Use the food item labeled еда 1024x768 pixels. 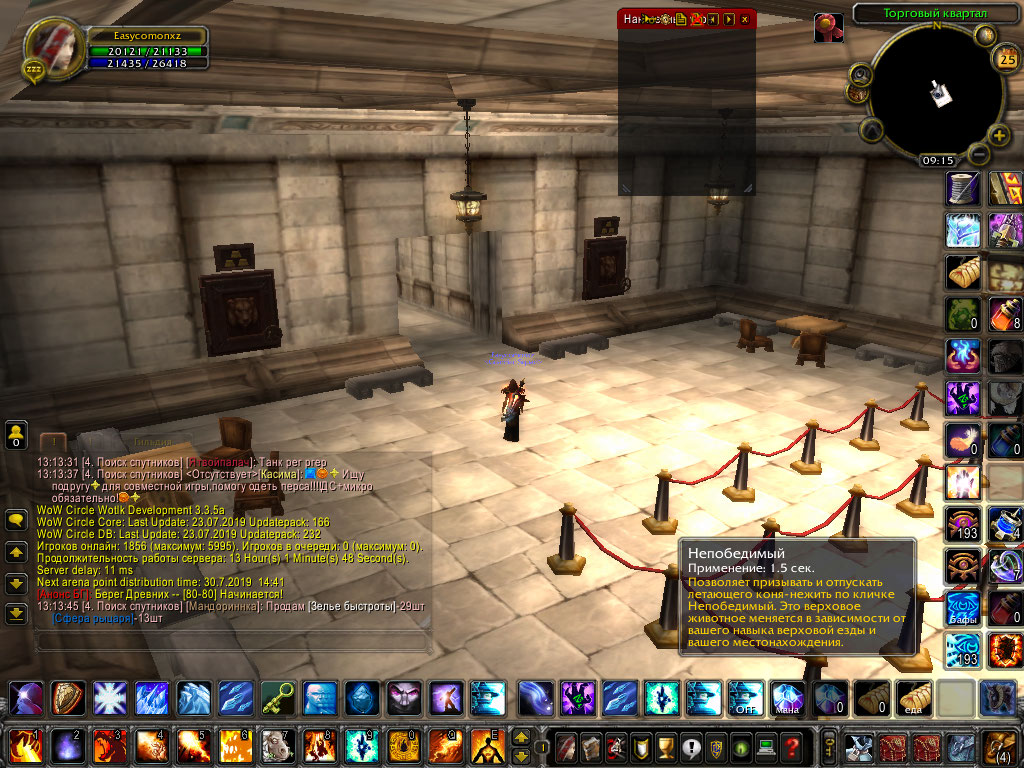click(x=914, y=697)
